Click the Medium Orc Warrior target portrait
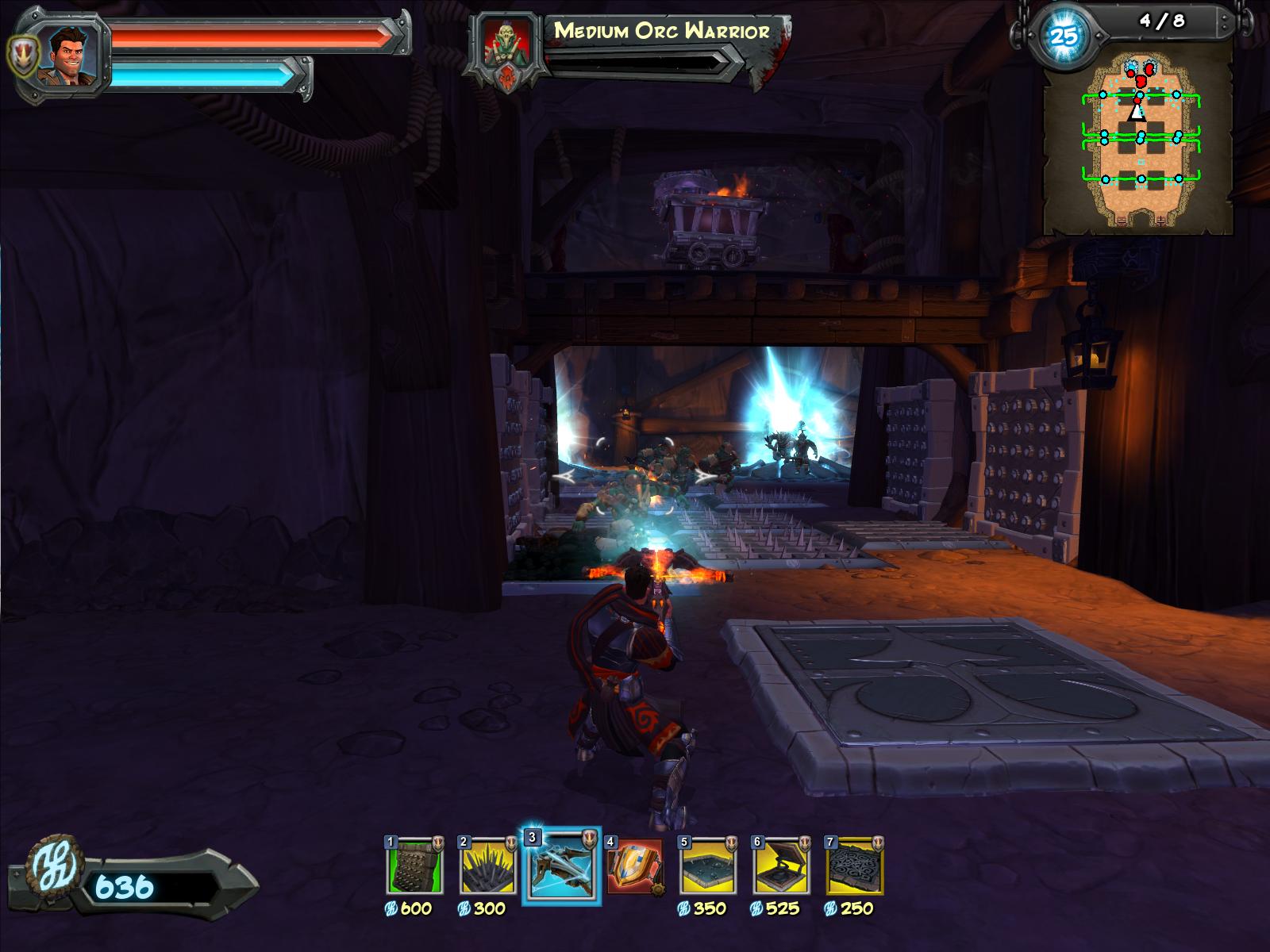The width and height of the screenshot is (1270, 952). [x=506, y=46]
